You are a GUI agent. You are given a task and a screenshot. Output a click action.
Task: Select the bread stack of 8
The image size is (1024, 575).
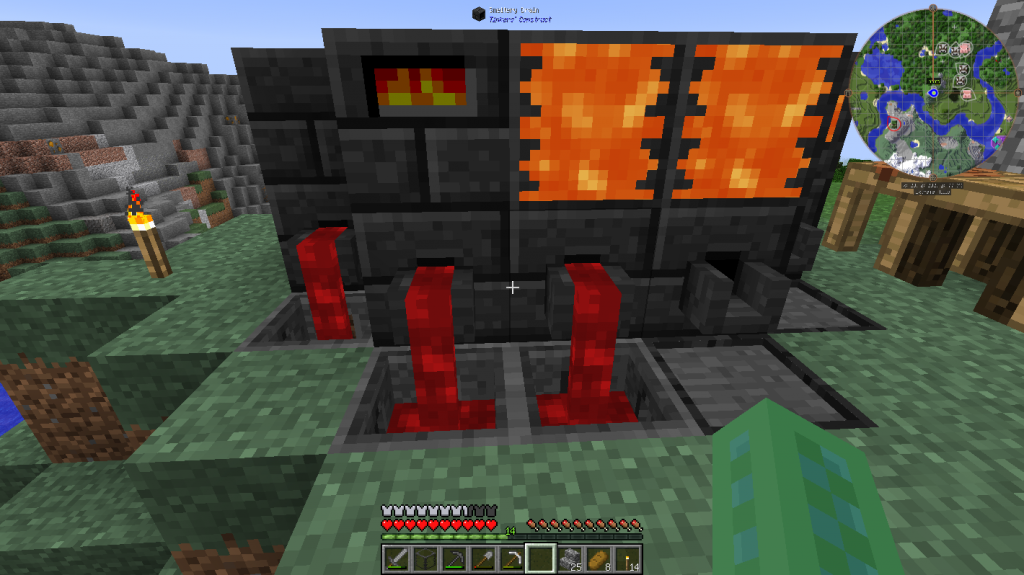click(x=598, y=556)
